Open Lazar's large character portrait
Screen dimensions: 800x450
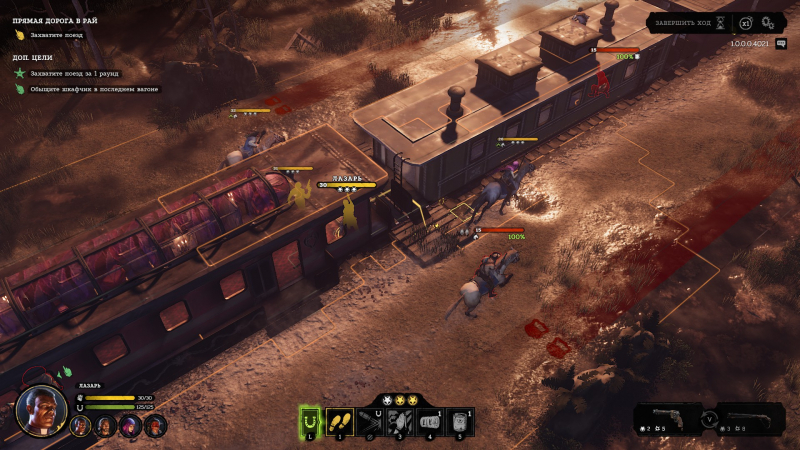point(41,410)
